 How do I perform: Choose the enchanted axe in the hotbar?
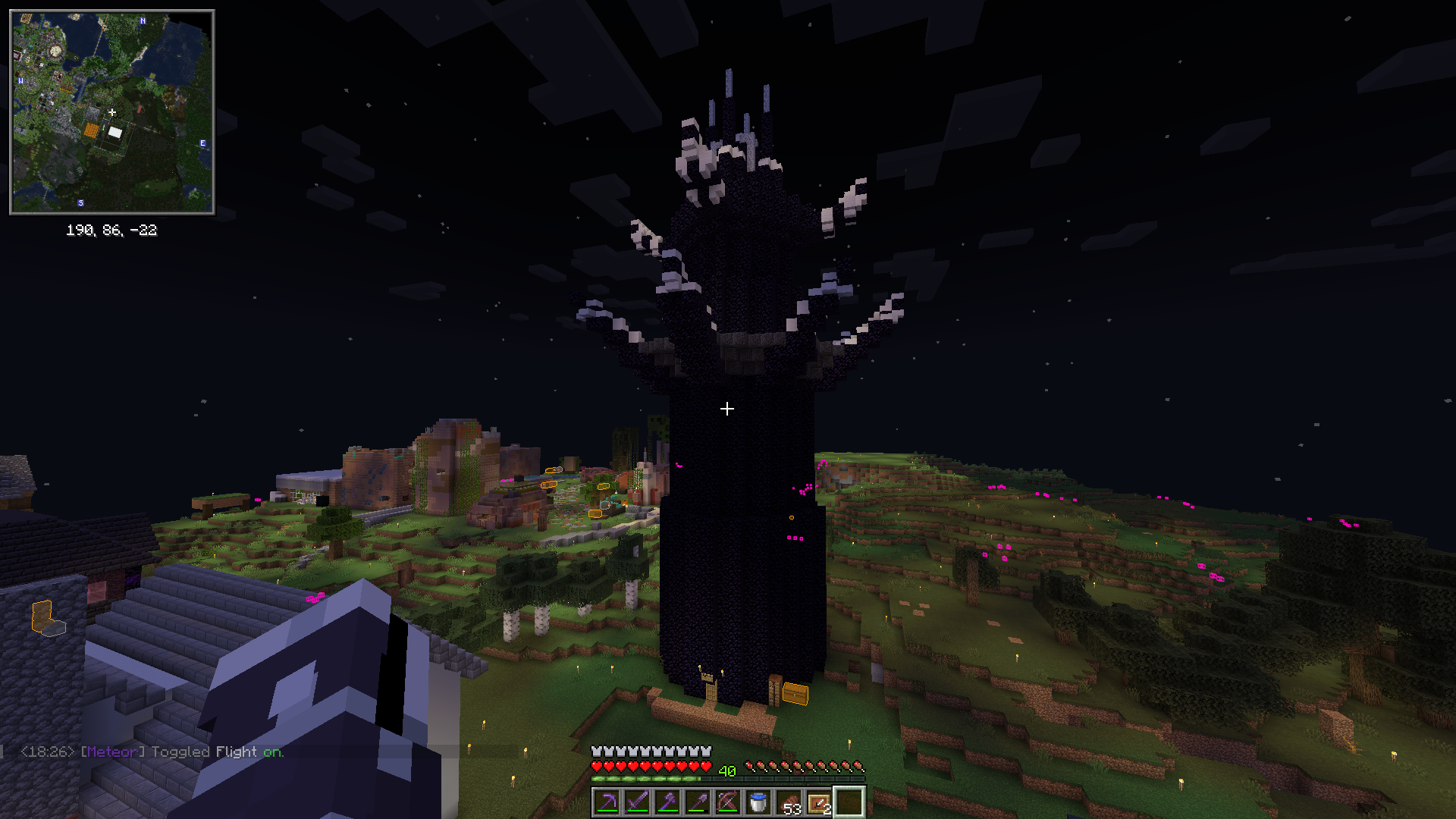668,802
